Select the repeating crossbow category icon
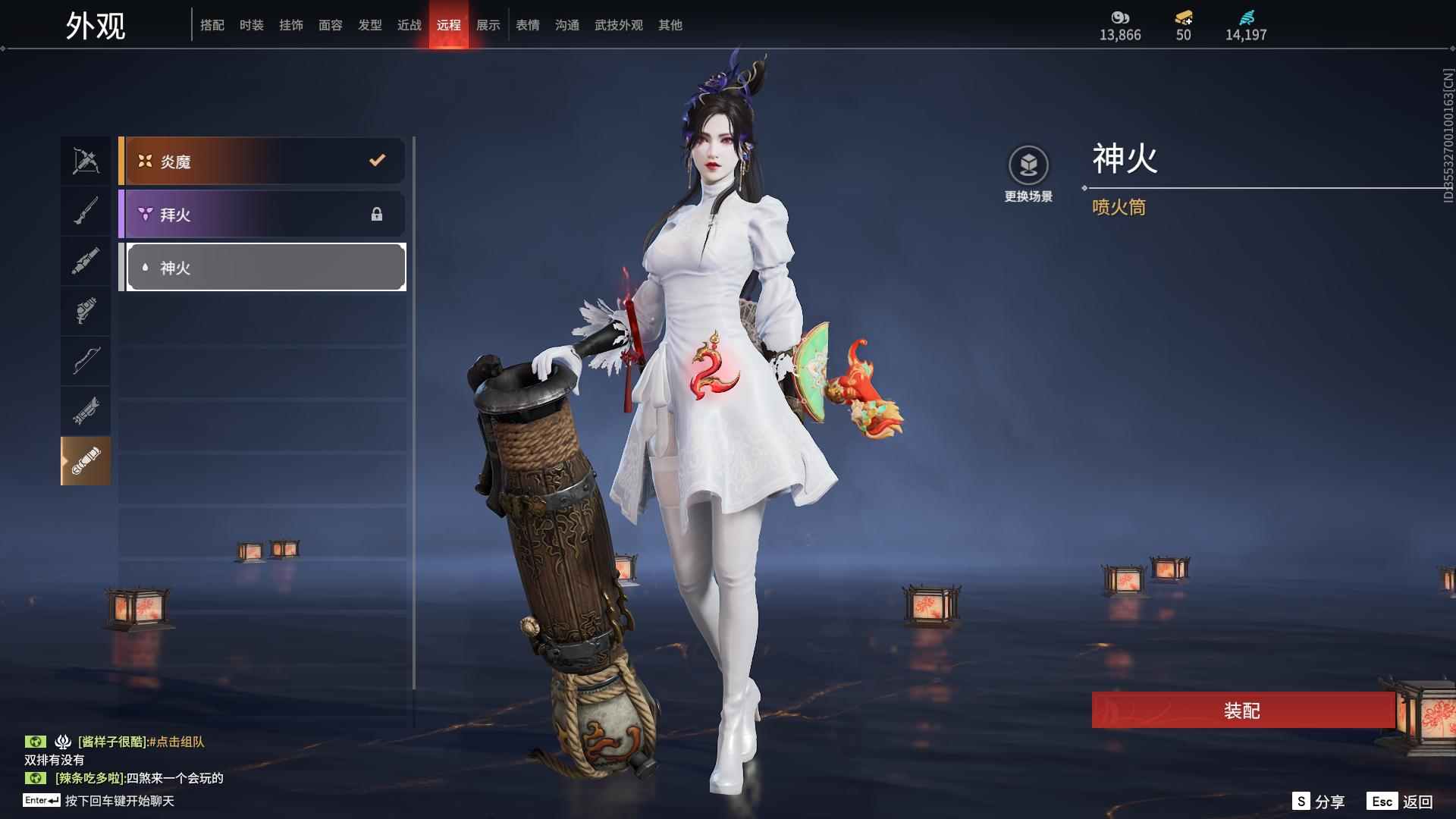Screen dimensions: 1456x819 (x=86, y=411)
